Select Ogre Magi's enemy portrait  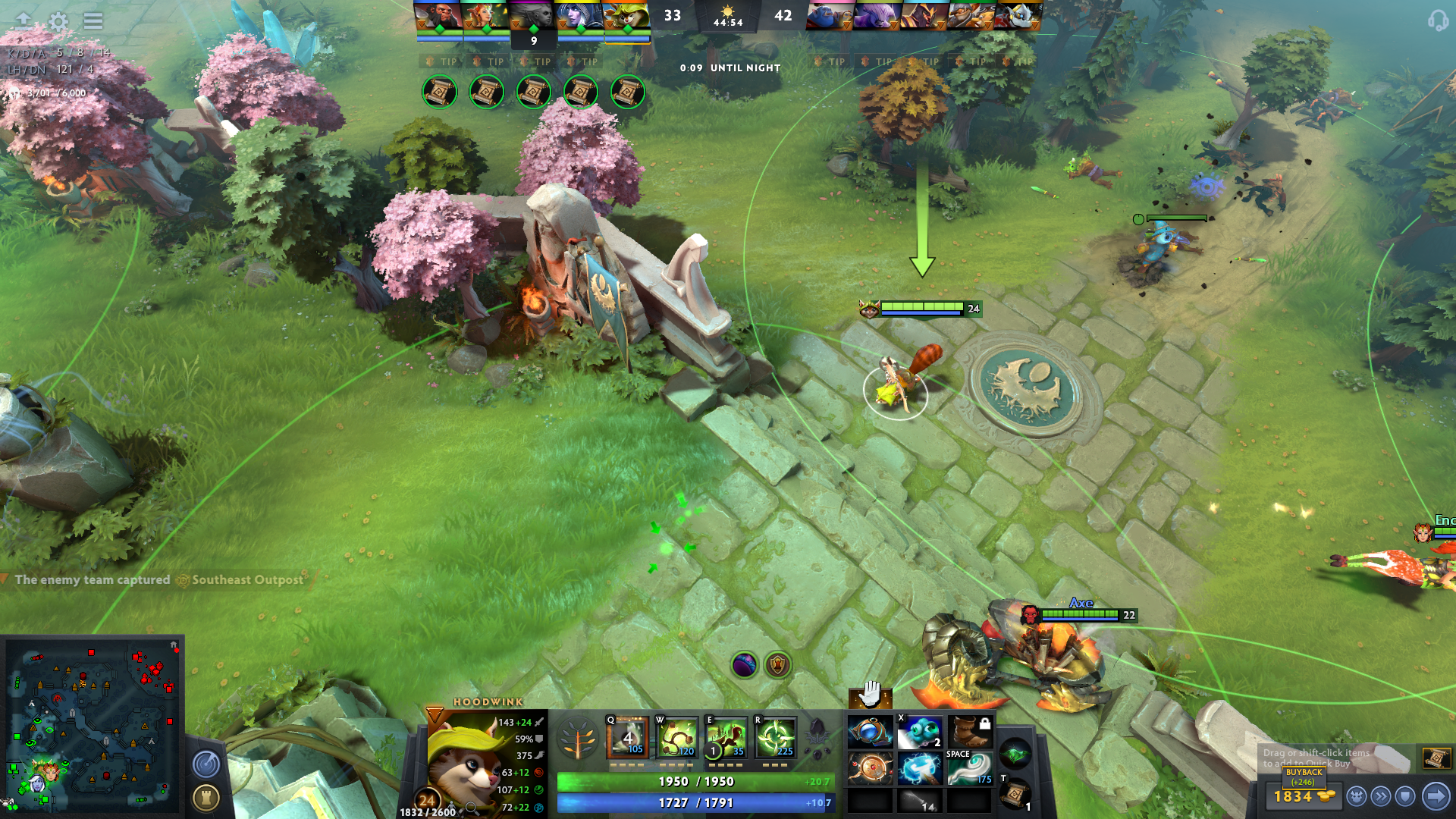click(830, 16)
